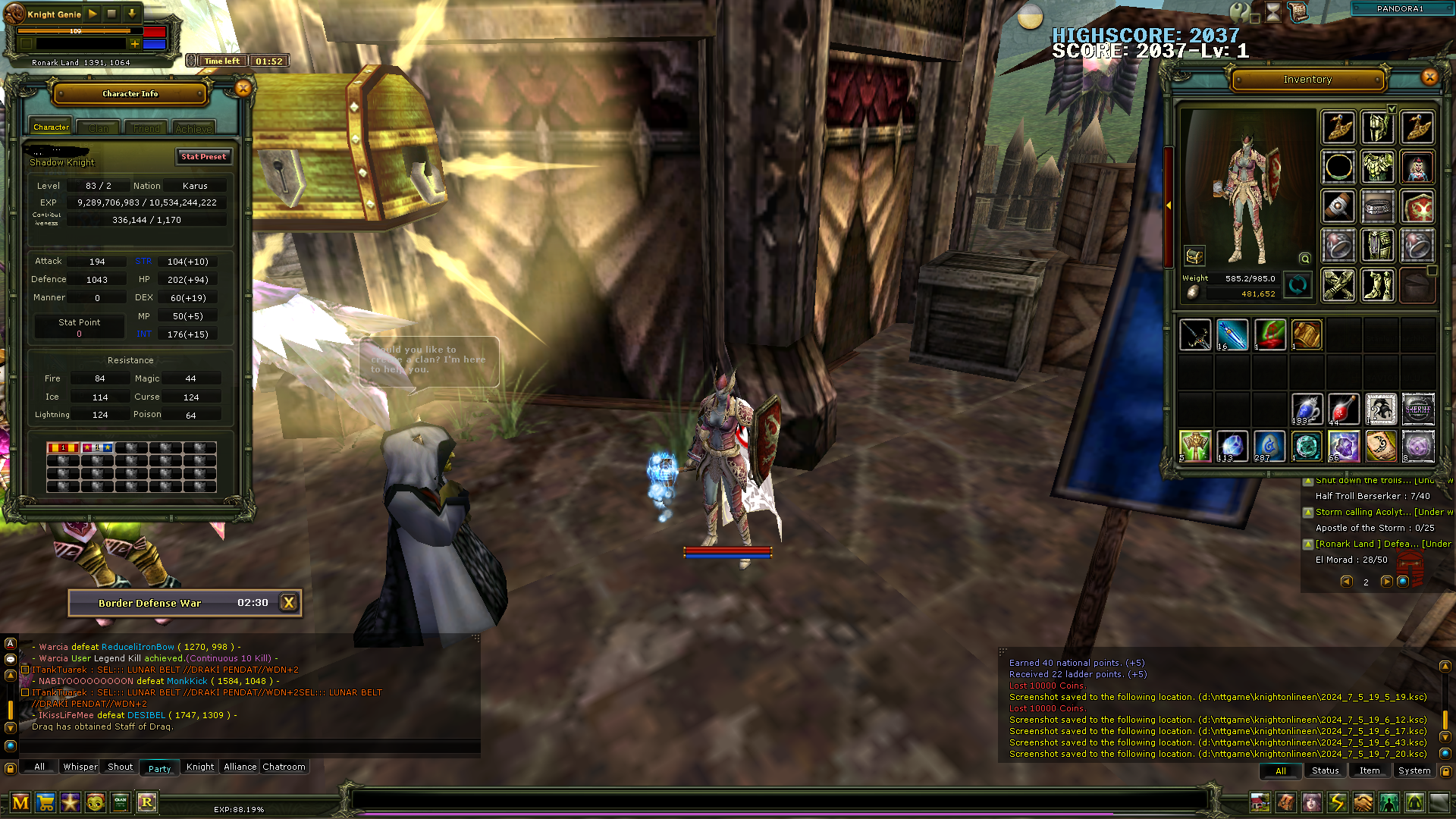Viewport: 1456px width, 819px height.
Task: Click the 'R' icon on the hotbar
Action: pyautogui.click(x=147, y=802)
